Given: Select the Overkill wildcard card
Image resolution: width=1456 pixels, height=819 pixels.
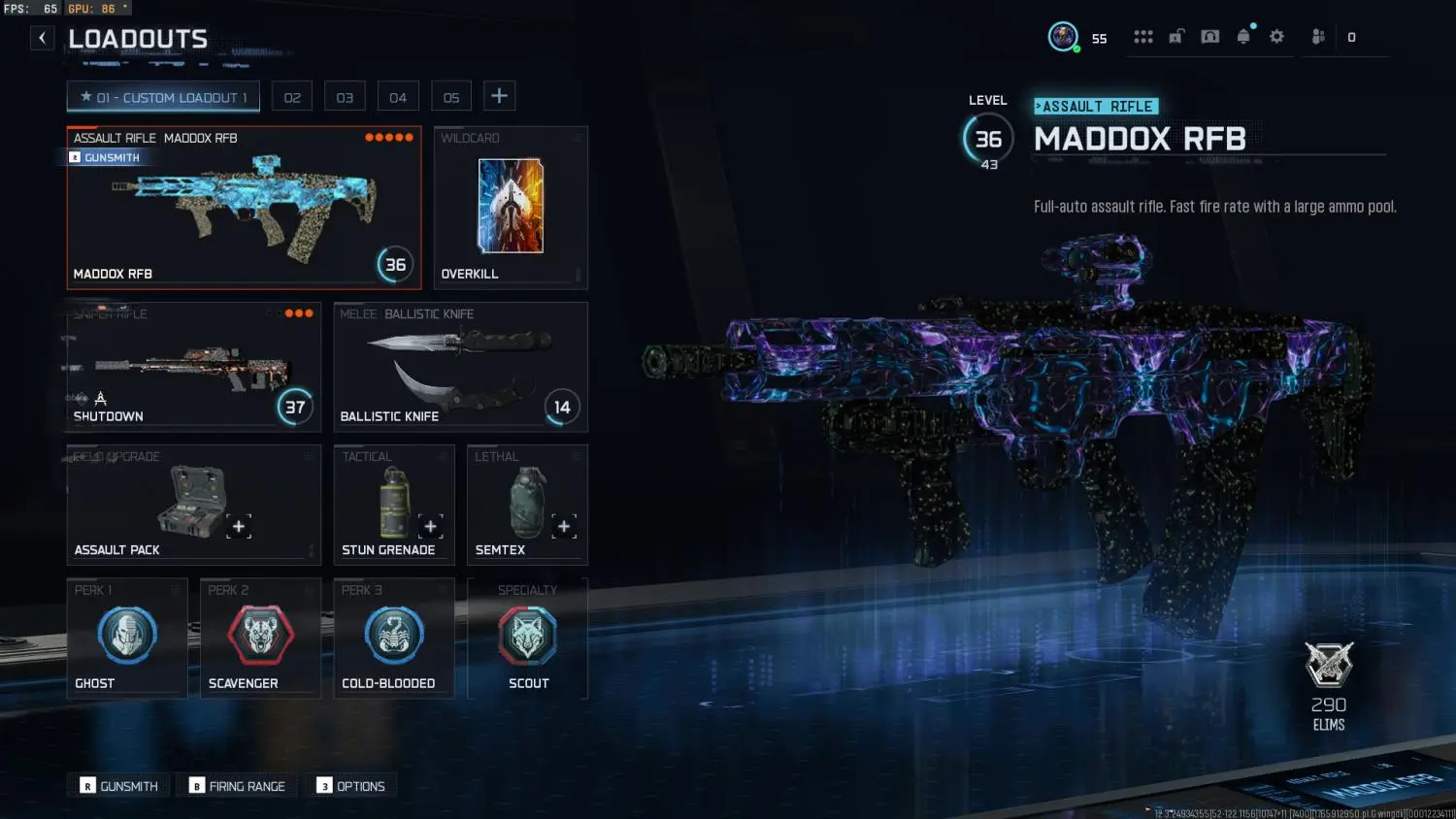Looking at the screenshot, I should coord(510,207).
